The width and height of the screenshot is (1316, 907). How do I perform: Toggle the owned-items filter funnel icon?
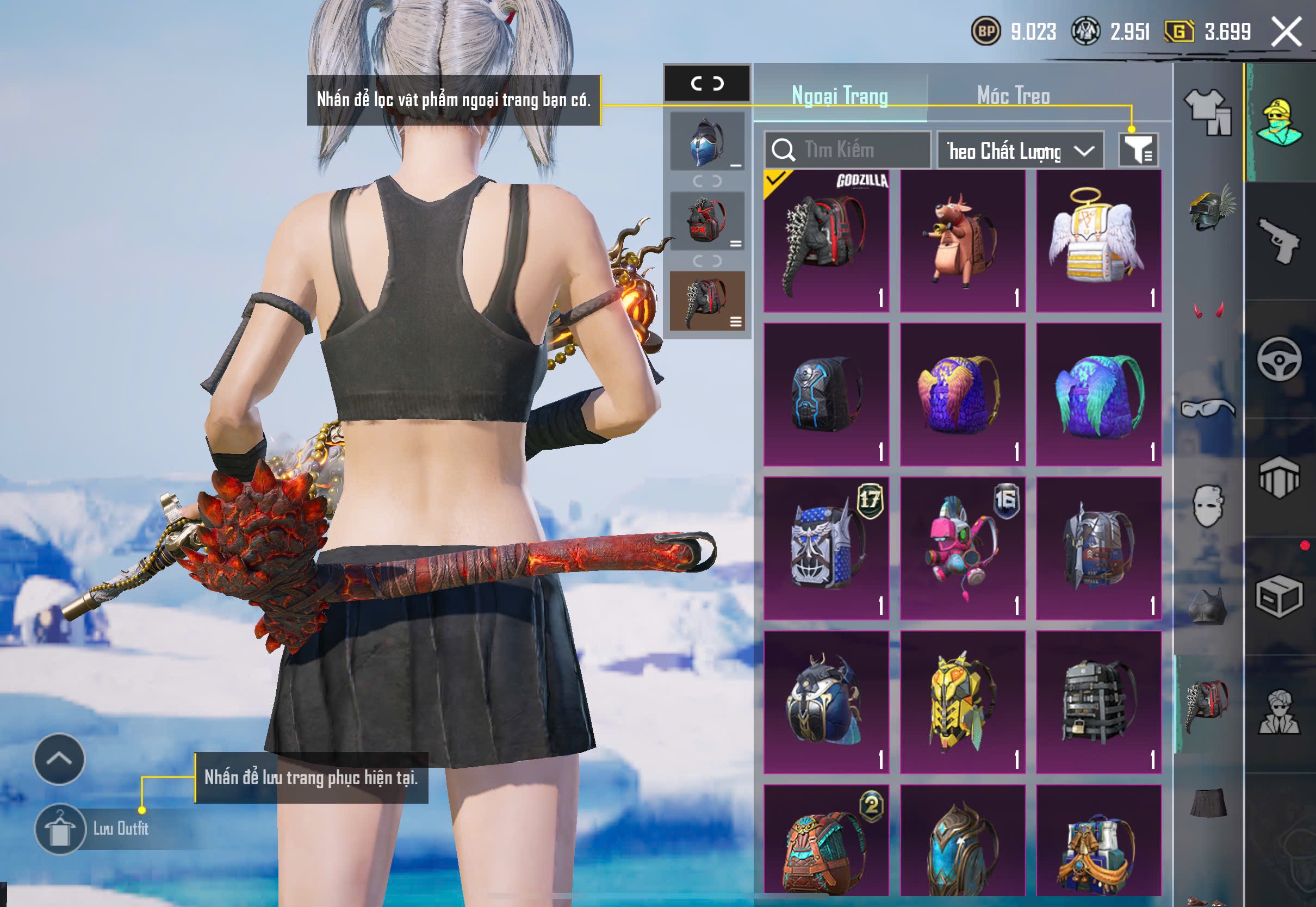pyautogui.click(x=1138, y=150)
